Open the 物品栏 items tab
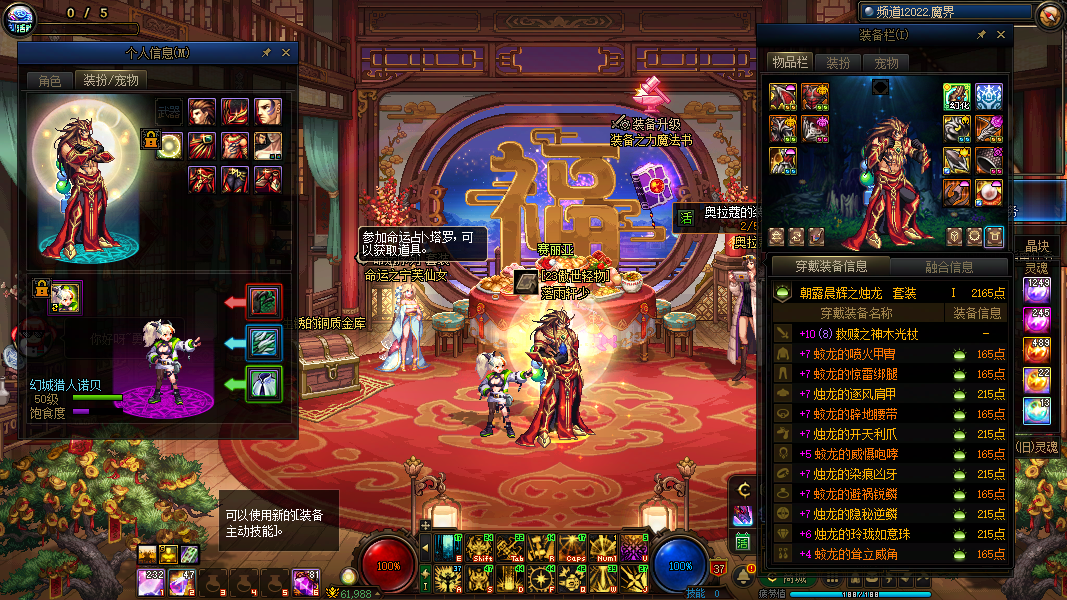The width and height of the screenshot is (1067, 600). click(x=789, y=62)
